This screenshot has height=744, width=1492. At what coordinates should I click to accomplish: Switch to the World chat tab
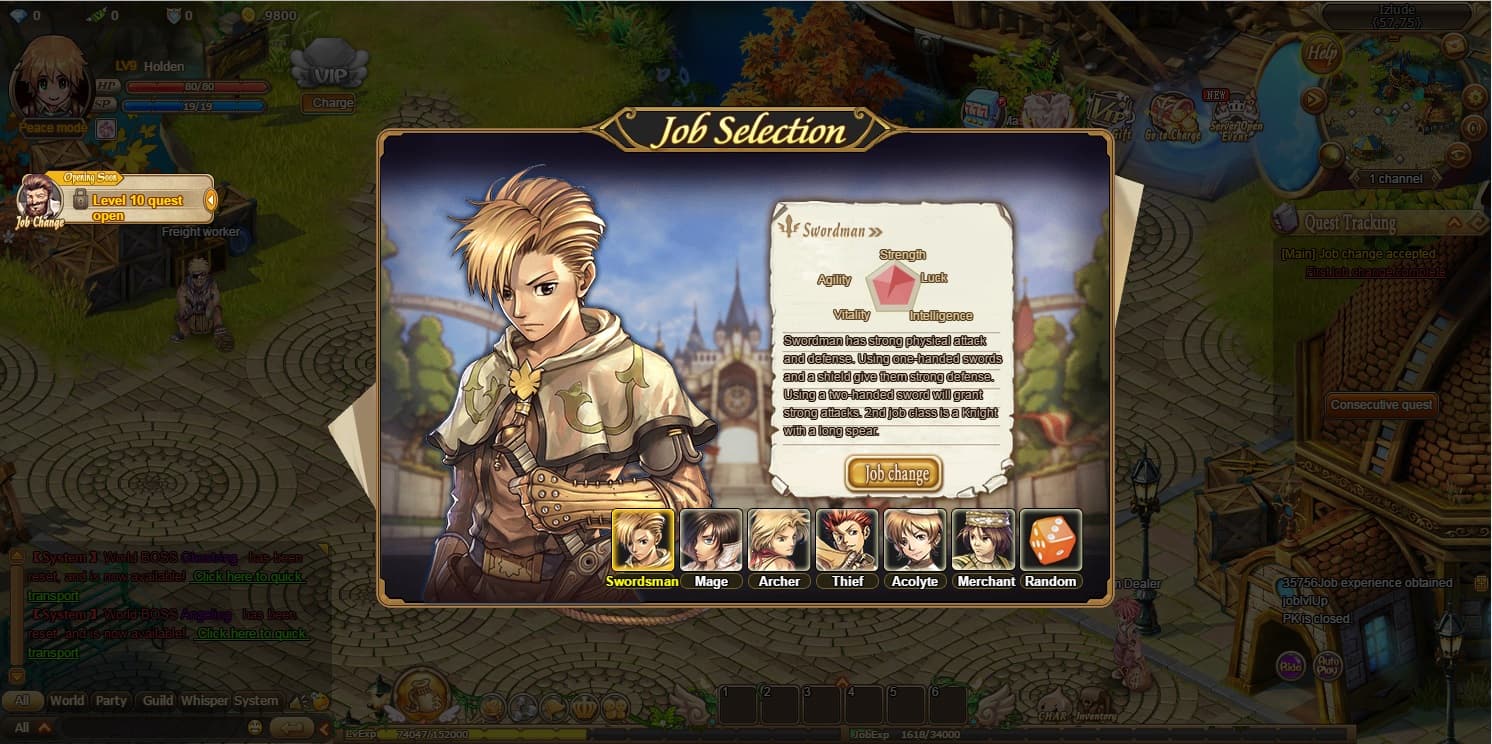pos(66,701)
